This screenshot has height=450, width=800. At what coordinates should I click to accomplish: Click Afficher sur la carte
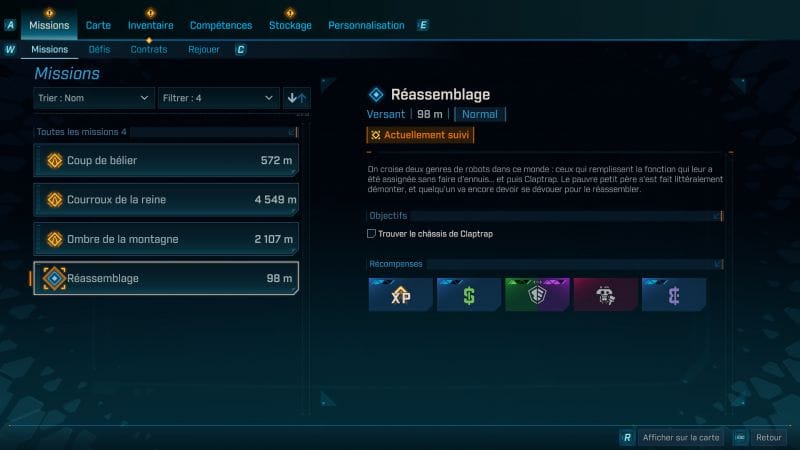[x=680, y=437]
